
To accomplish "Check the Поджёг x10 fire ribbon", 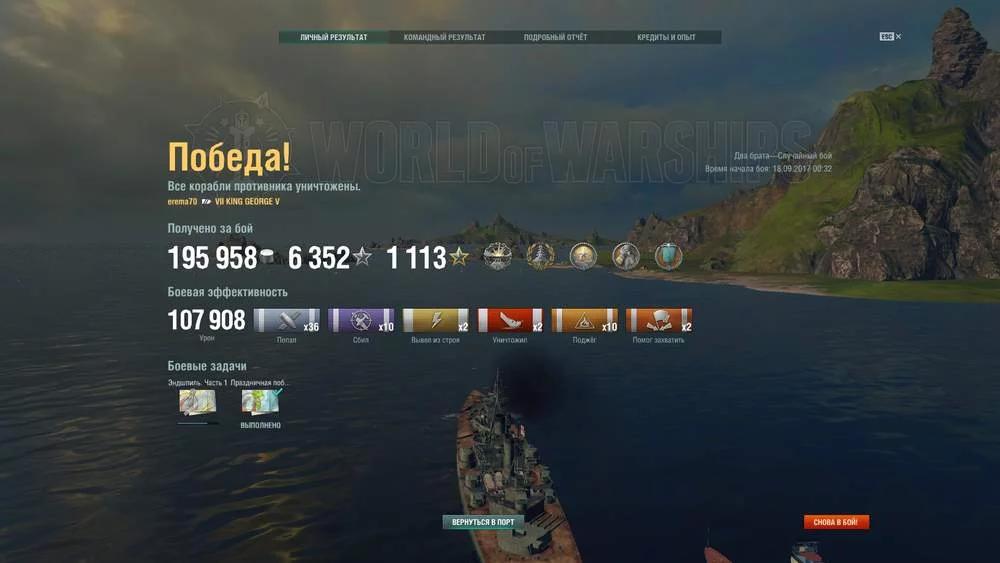I will [584, 321].
